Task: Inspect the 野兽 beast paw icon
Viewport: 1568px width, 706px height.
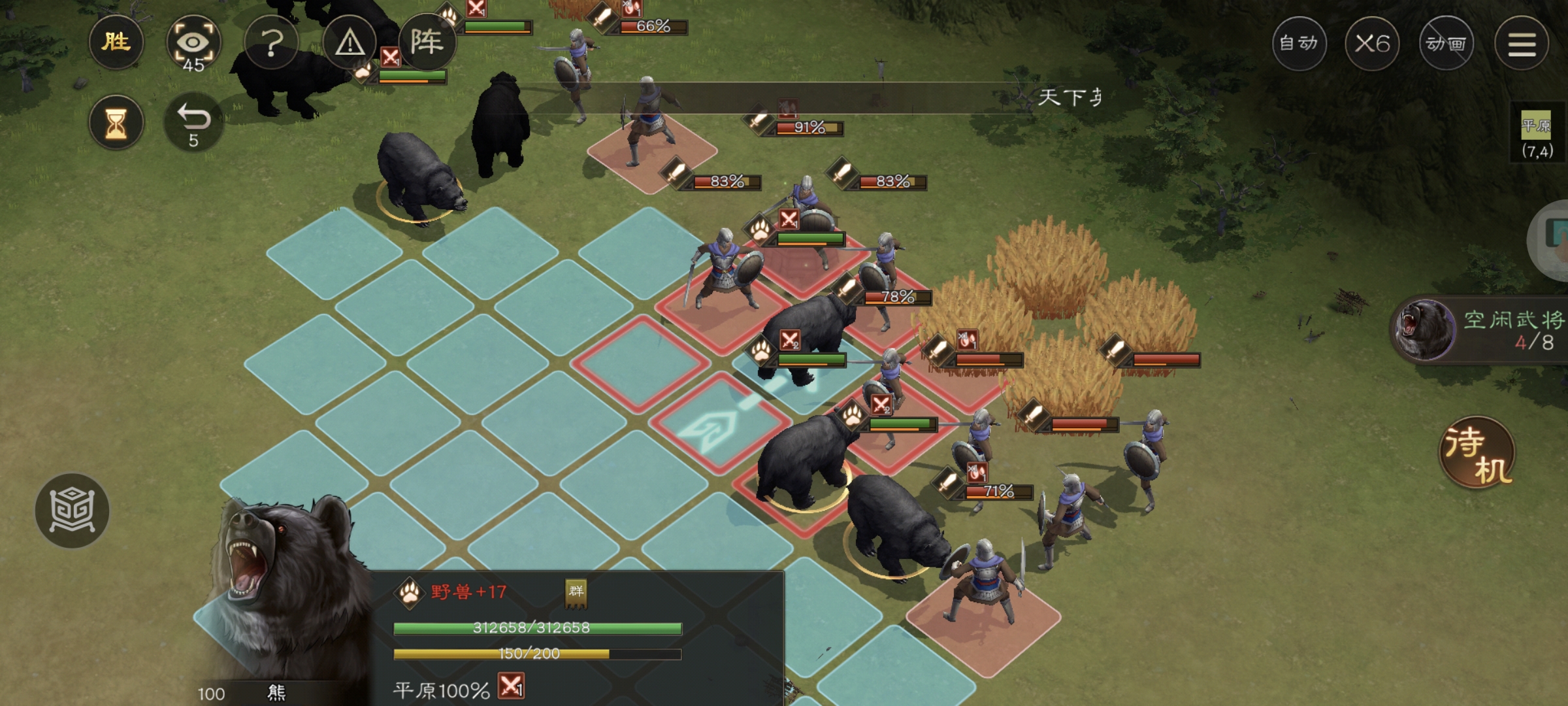Action: pos(410,593)
